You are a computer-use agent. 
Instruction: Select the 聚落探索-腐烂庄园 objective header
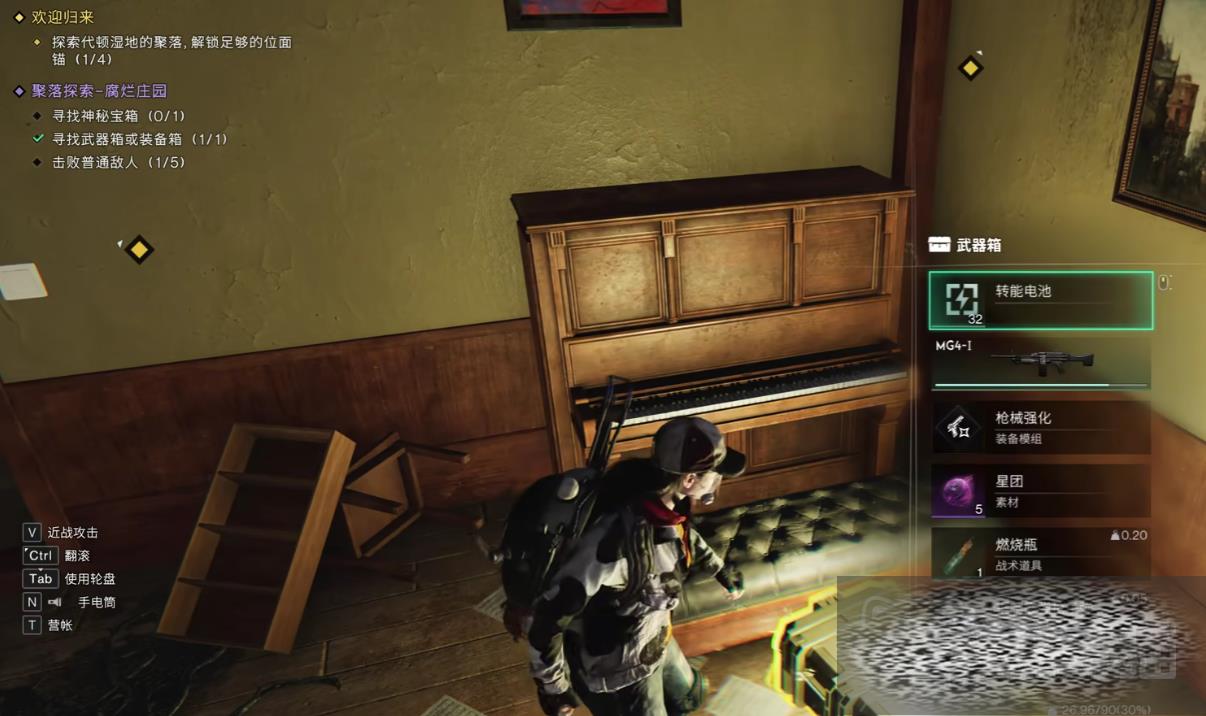point(99,91)
